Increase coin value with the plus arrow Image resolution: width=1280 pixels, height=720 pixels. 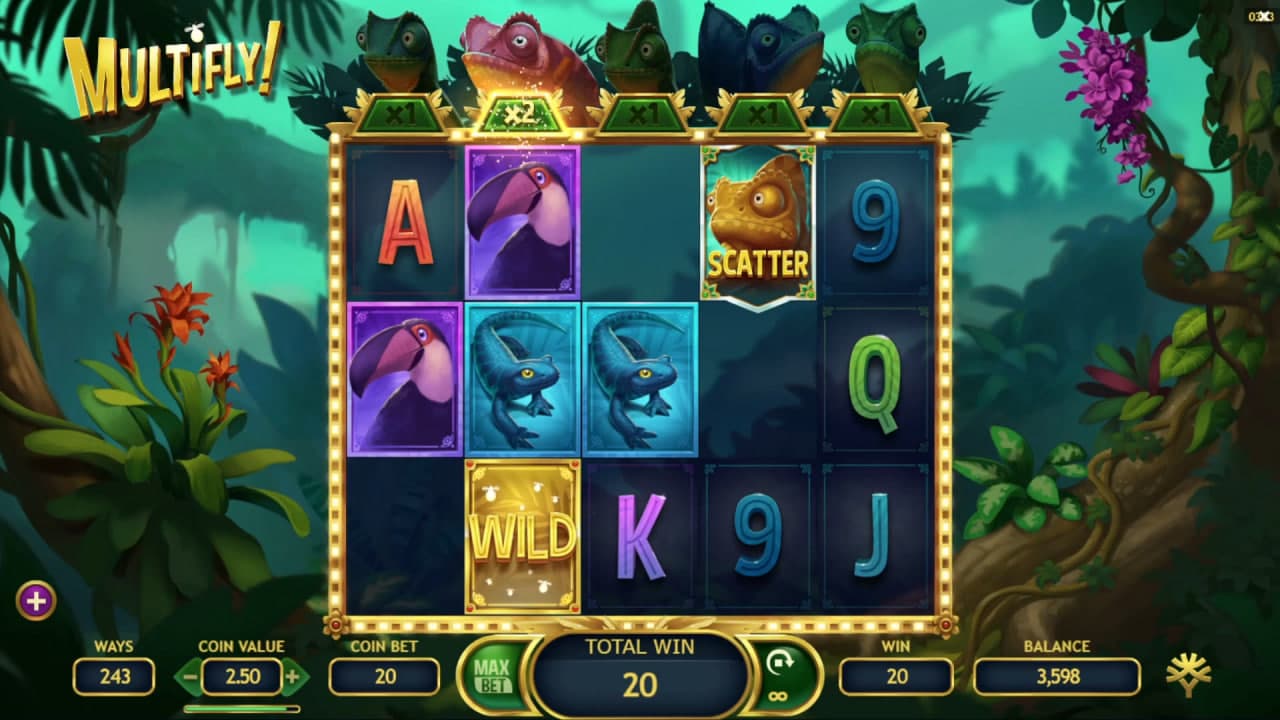[x=292, y=677]
